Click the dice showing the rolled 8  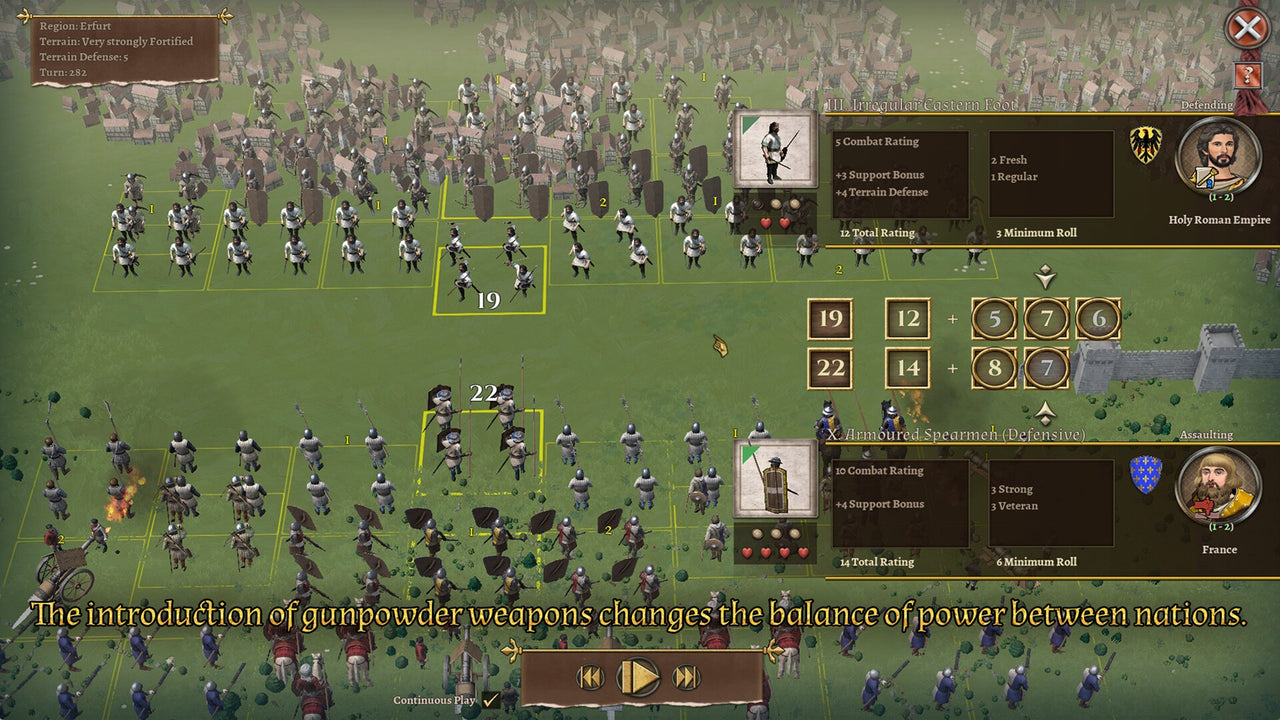click(x=994, y=368)
